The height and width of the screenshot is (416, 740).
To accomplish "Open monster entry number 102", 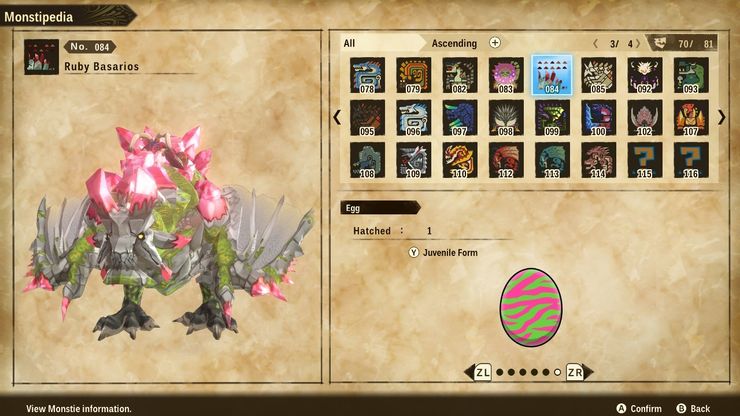I will 645,117.
